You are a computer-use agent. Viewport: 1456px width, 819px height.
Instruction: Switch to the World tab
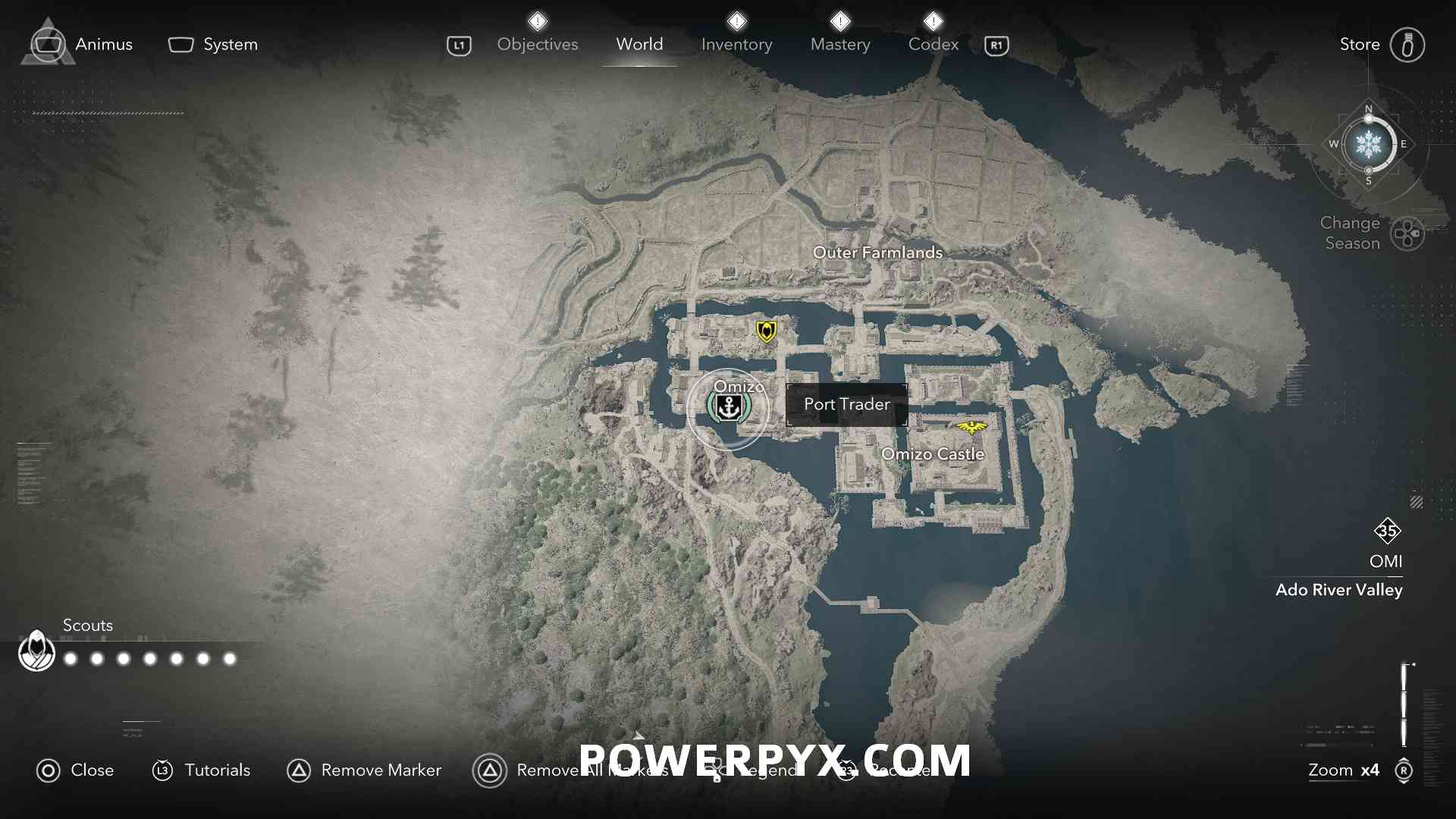coord(639,45)
